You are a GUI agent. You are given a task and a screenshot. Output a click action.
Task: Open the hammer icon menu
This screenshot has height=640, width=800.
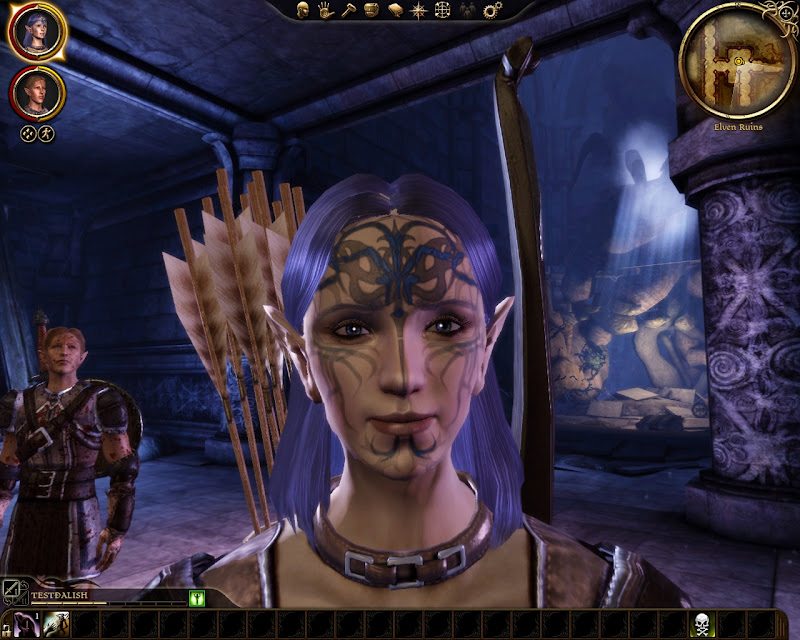pyautogui.click(x=348, y=10)
